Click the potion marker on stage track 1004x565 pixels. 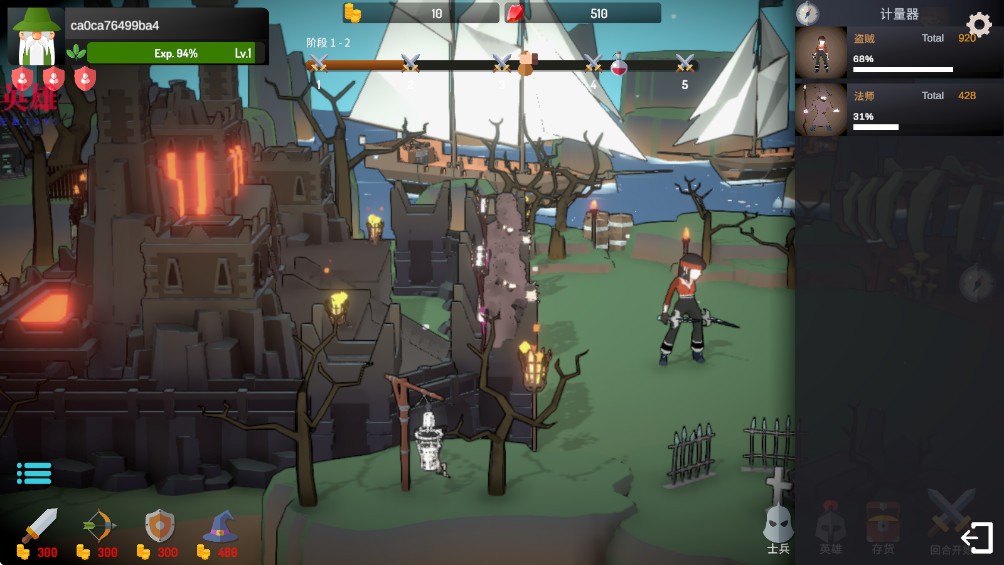click(x=619, y=65)
